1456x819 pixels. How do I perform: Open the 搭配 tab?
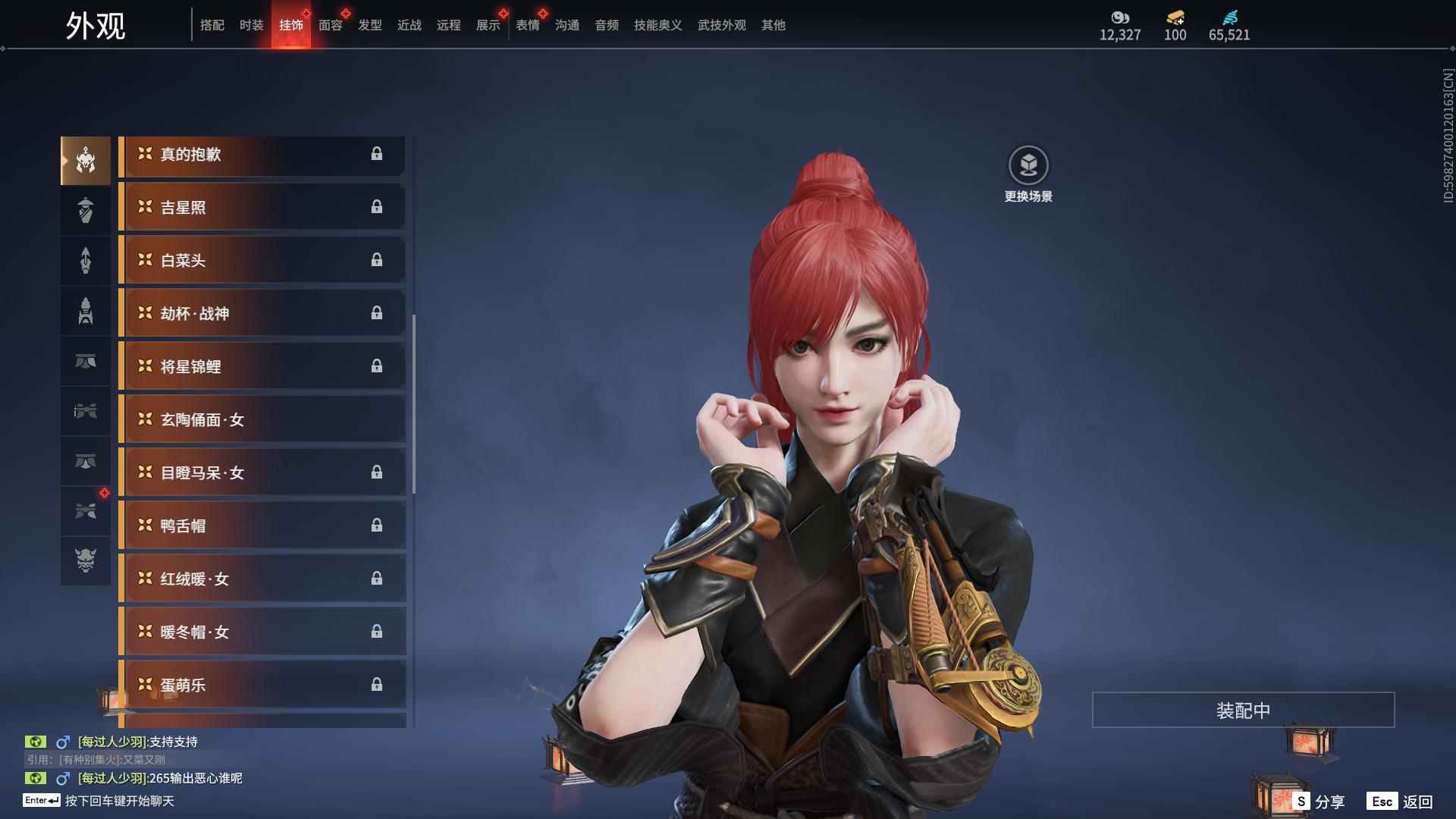point(212,25)
